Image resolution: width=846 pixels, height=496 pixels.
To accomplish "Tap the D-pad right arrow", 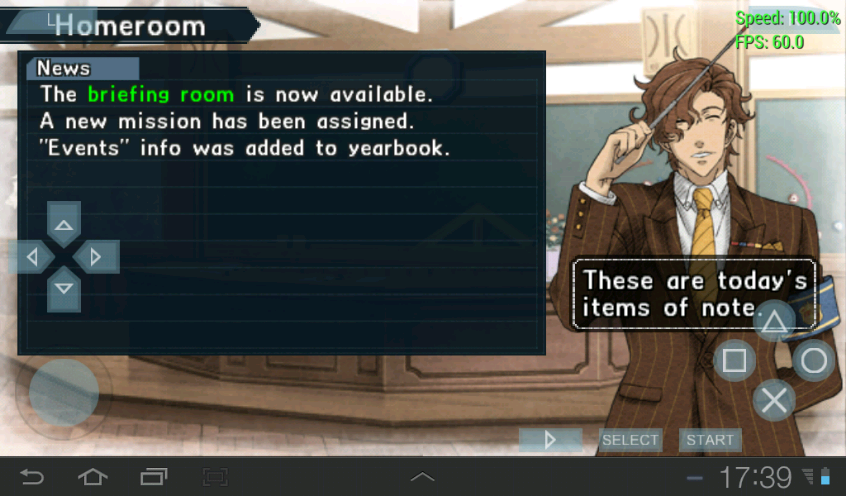I will [x=96, y=257].
